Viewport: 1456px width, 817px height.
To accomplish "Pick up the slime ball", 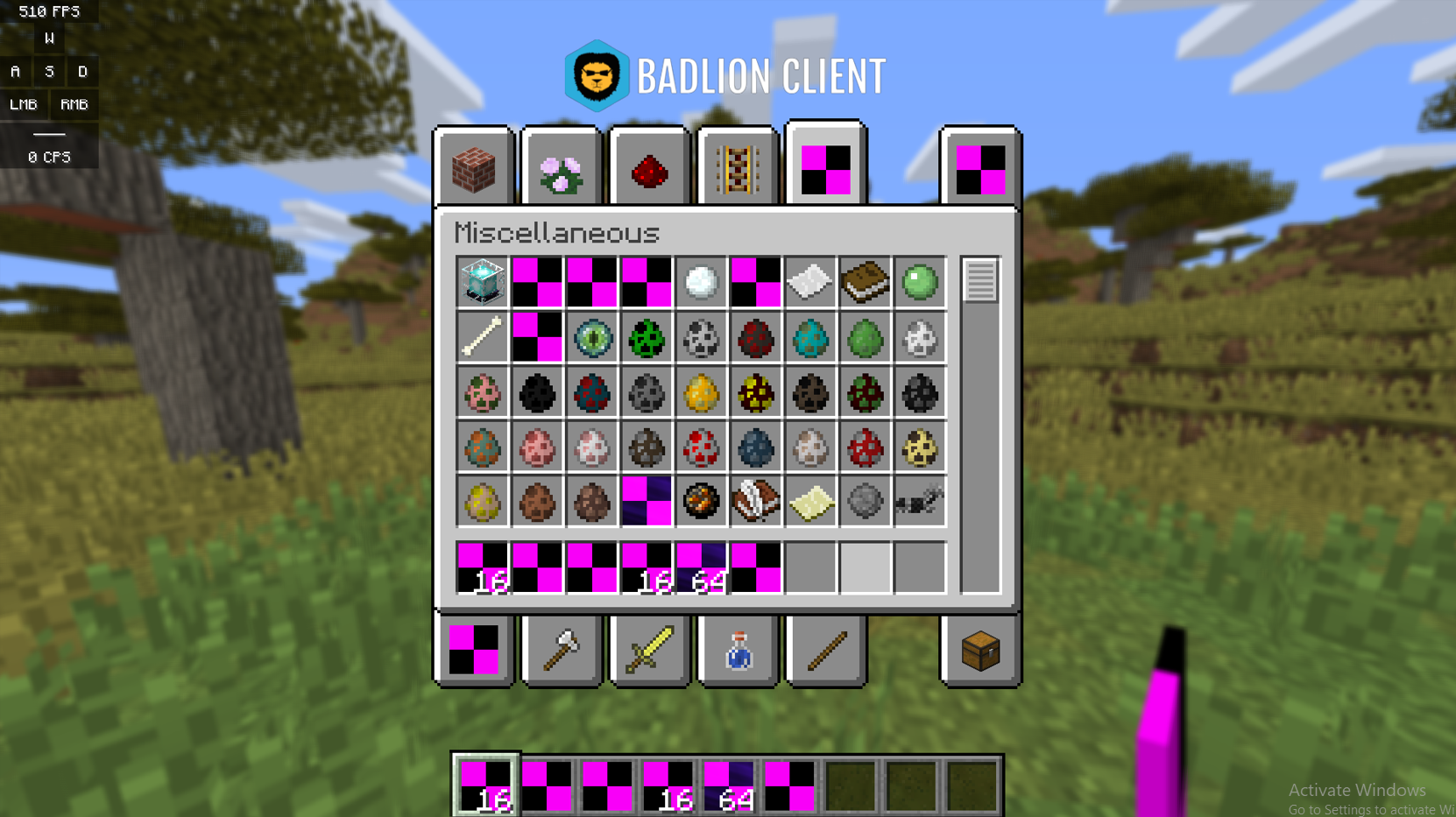I will tap(919, 283).
